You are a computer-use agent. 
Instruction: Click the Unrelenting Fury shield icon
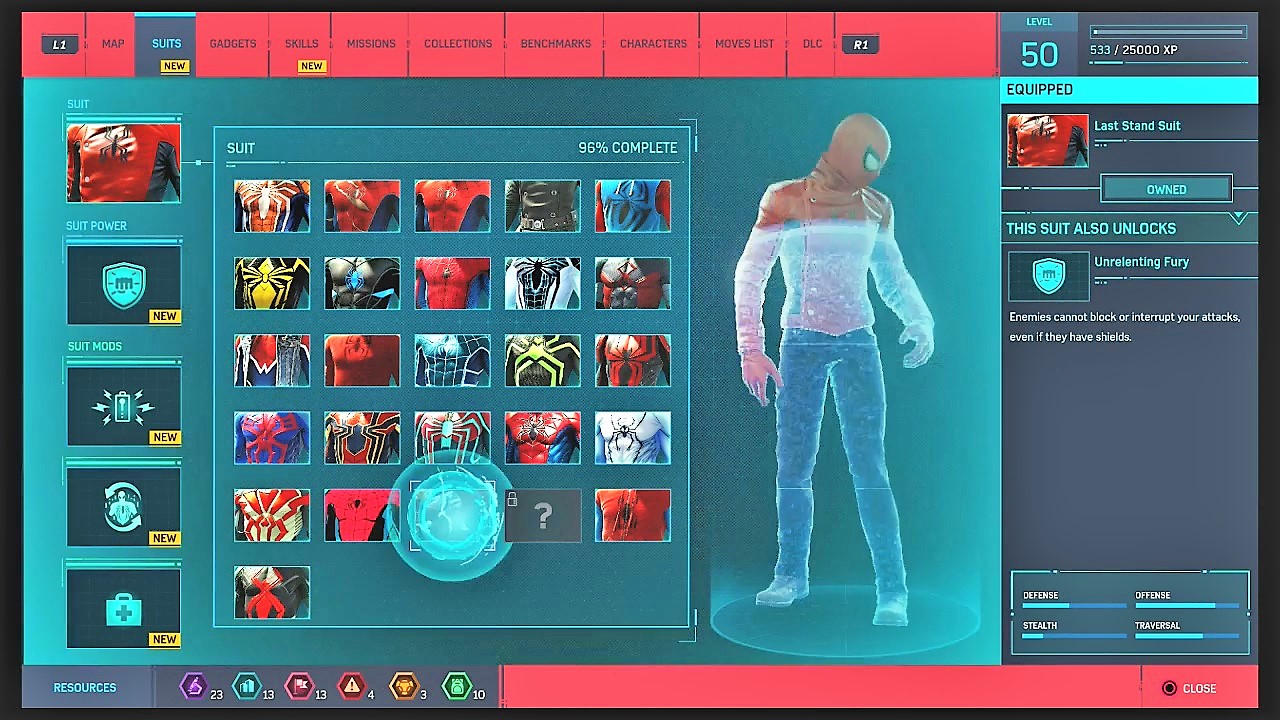[x=1048, y=278]
